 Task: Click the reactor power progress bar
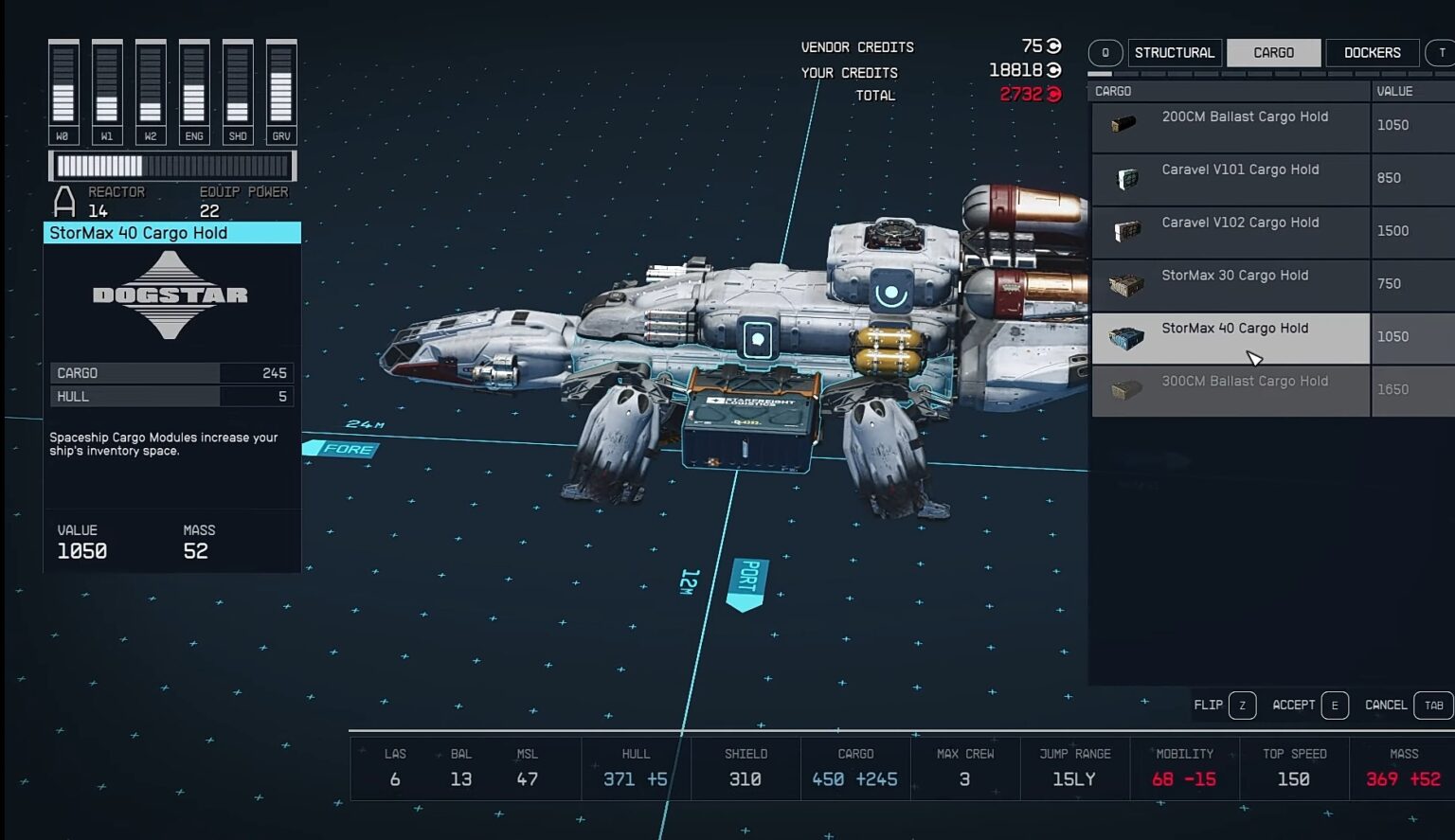(x=172, y=166)
